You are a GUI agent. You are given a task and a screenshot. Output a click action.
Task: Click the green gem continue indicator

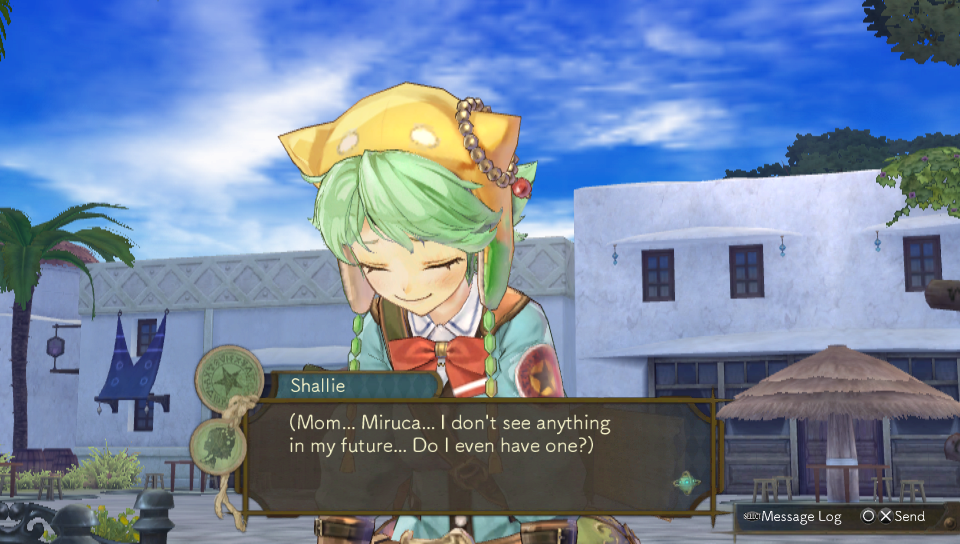(686, 483)
